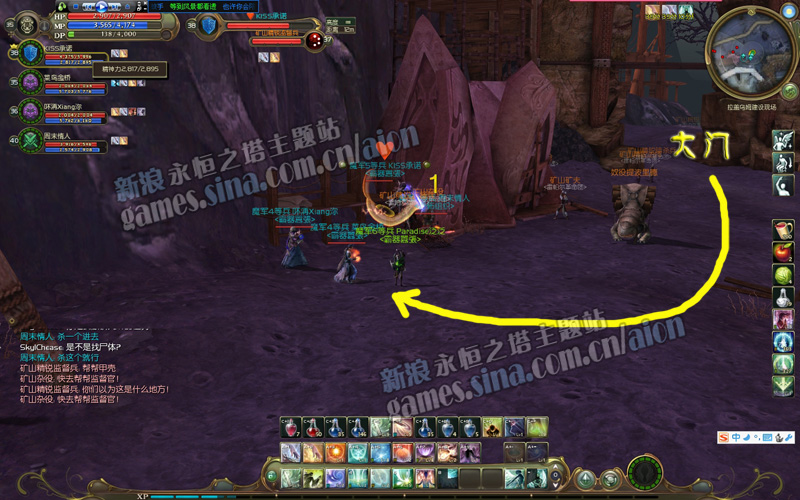Play the music player overlay
Screen dimensions: 800x500
tap(101, 7)
